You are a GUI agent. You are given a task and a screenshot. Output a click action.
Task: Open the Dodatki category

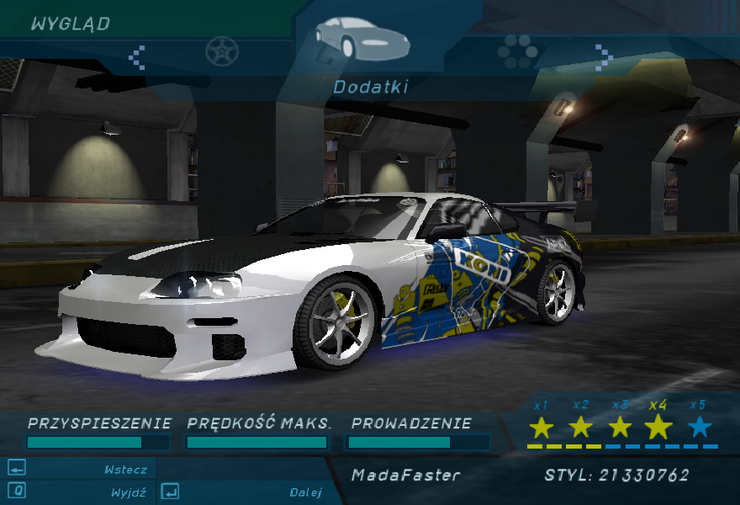371,87
